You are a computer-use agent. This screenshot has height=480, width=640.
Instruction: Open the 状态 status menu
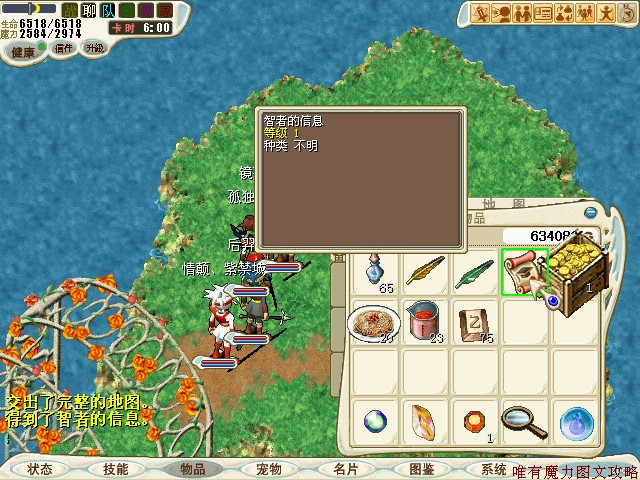pos(40,468)
